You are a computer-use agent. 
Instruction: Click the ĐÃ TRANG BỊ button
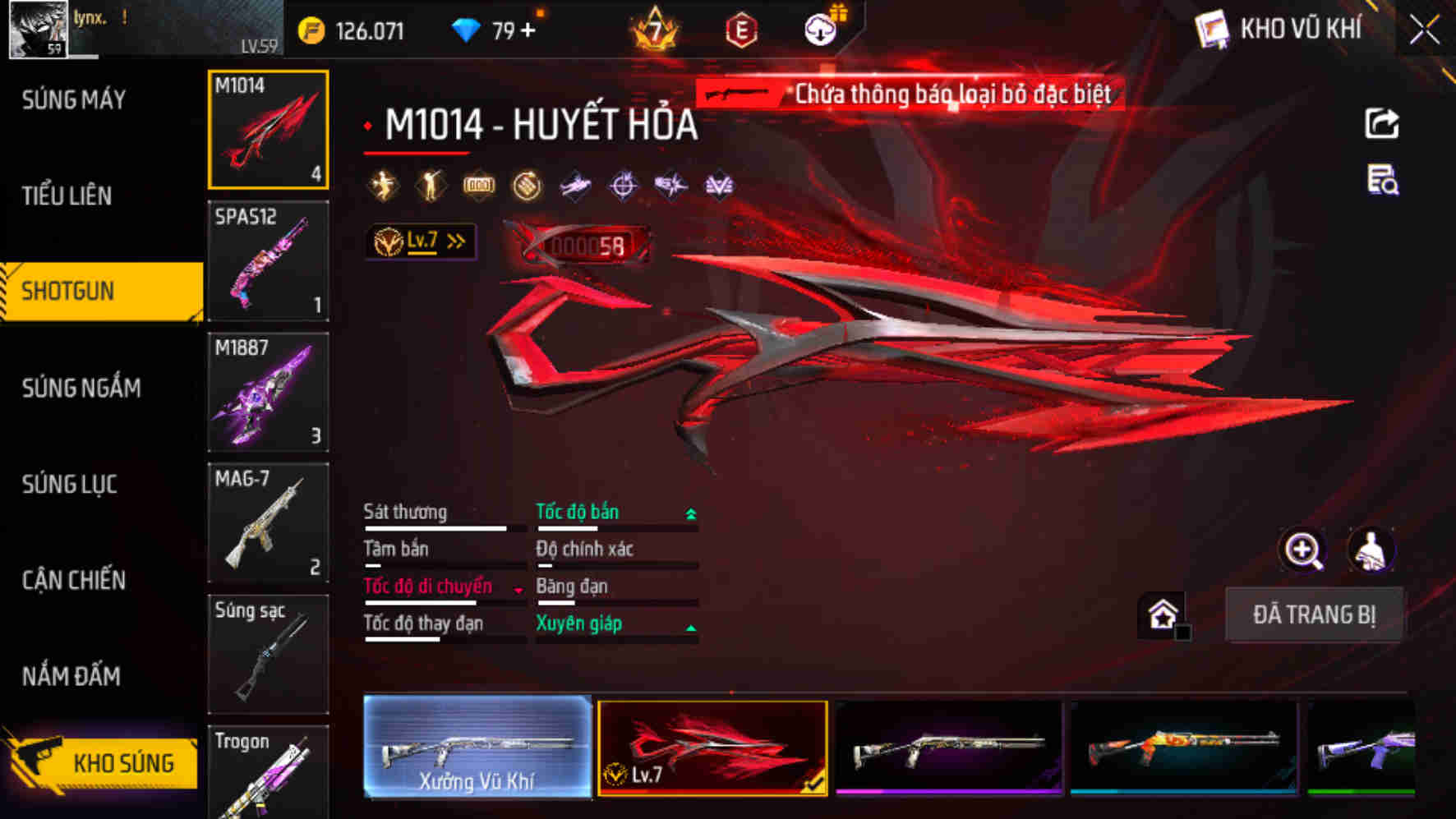coord(1315,614)
